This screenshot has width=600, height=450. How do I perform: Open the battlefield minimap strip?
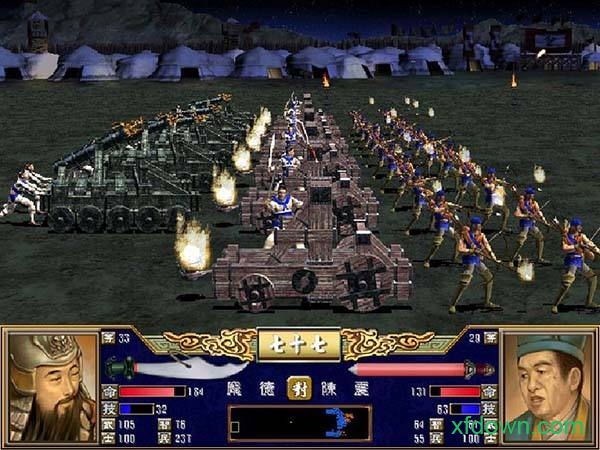coord(299,421)
